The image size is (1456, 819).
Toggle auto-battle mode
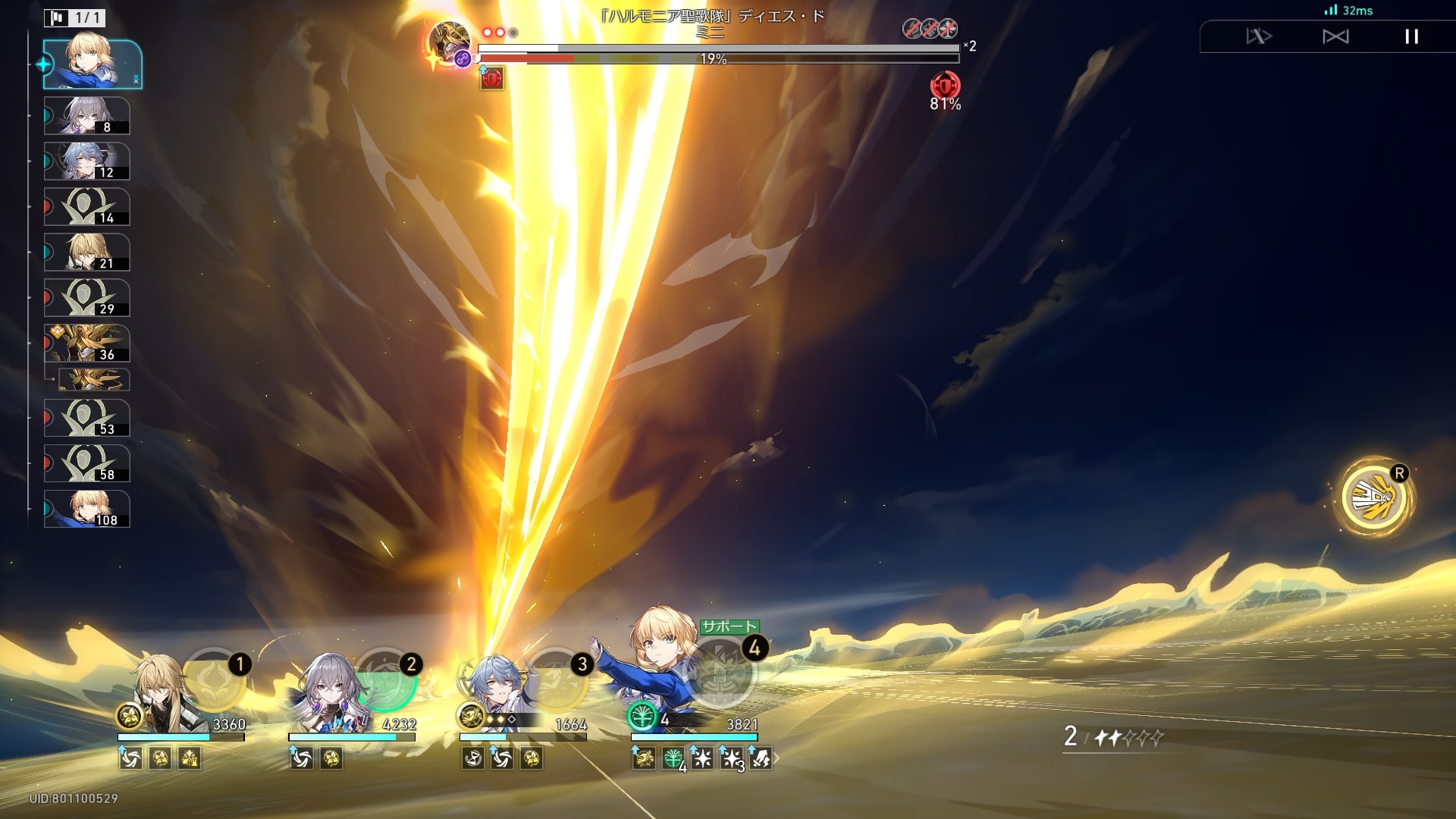(x=1335, y=36)
